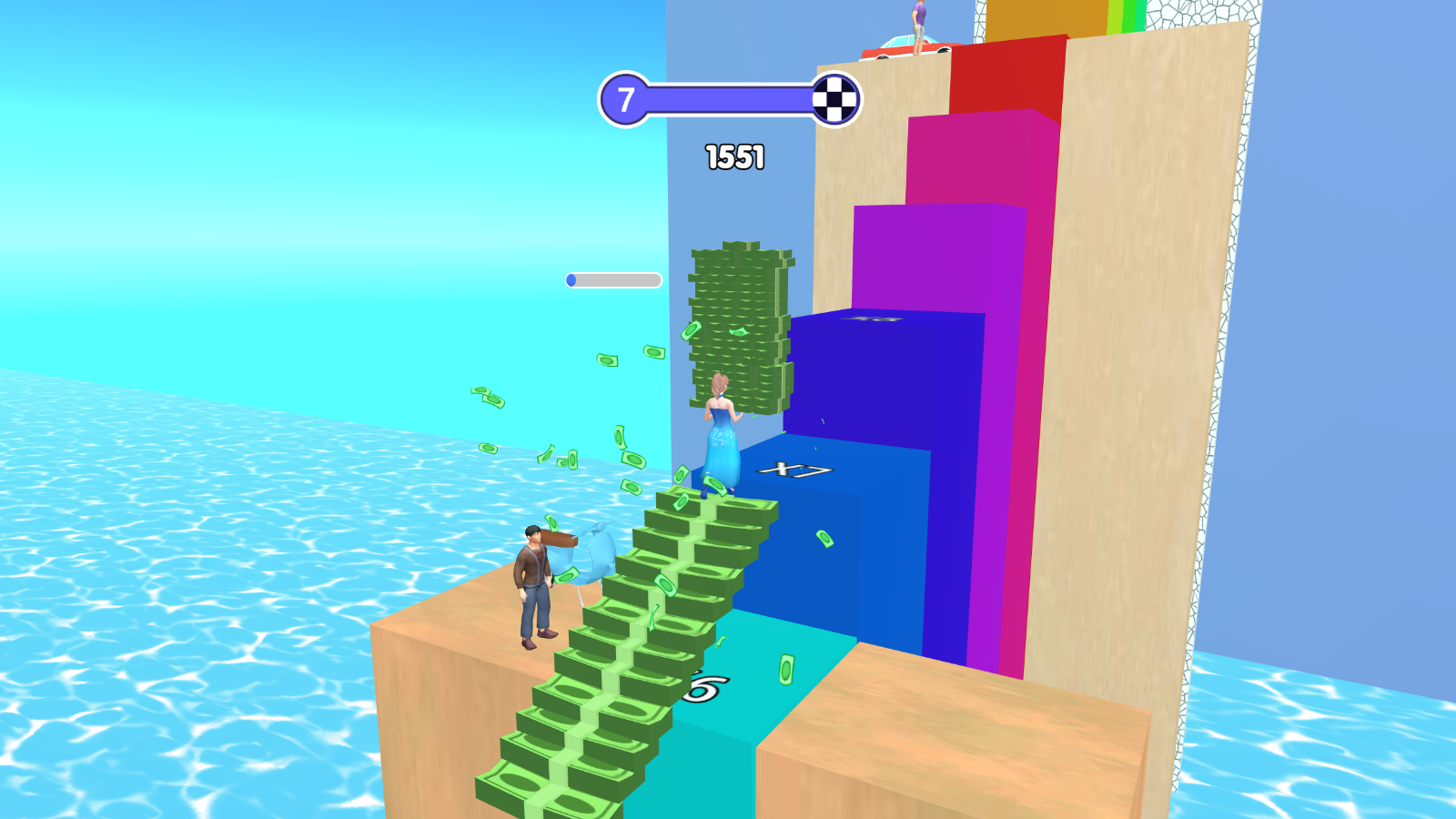Tap the blue dot on the small progress bar

(x=573, y=279)
